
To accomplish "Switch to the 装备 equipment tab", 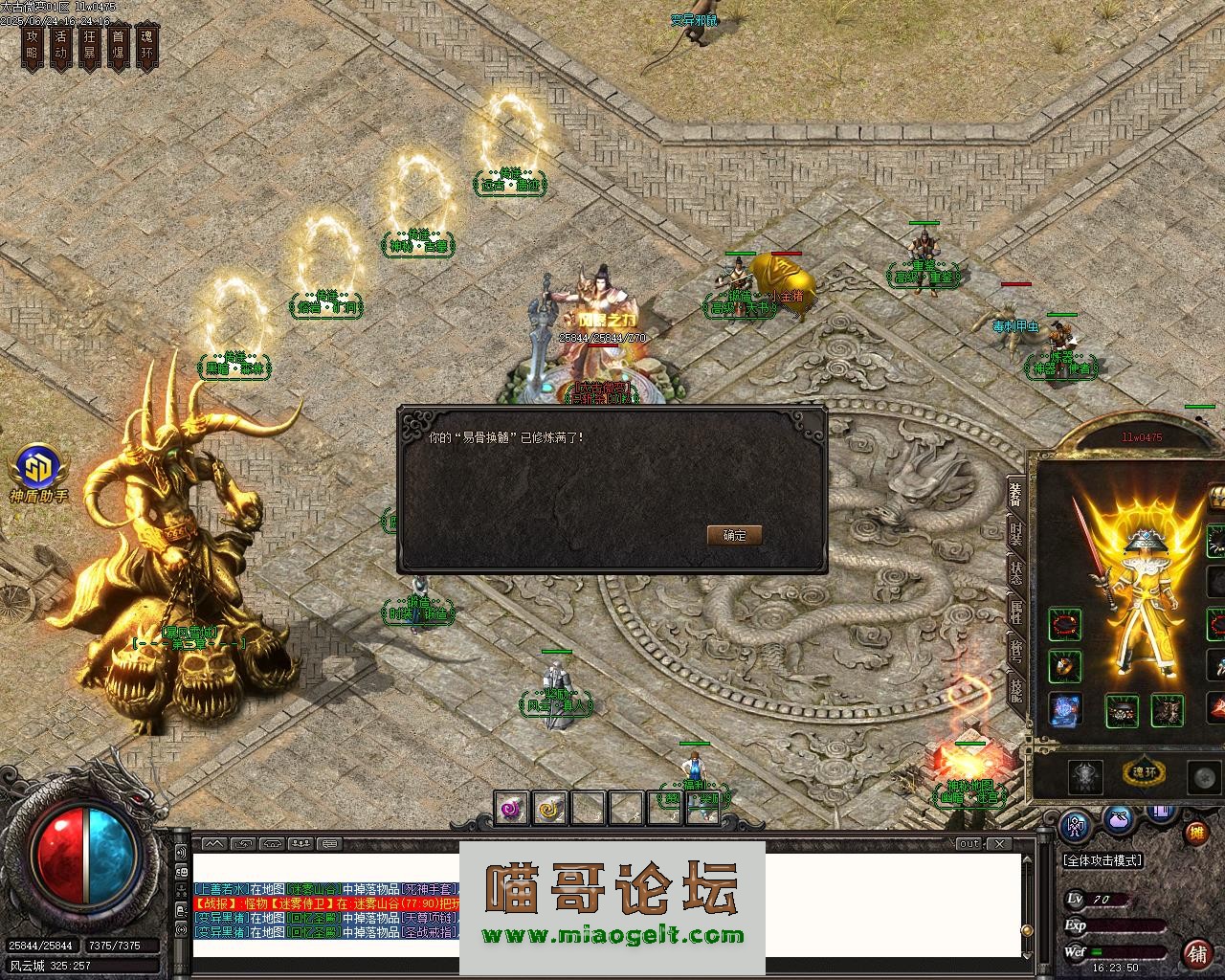I will click(1014, 493).
